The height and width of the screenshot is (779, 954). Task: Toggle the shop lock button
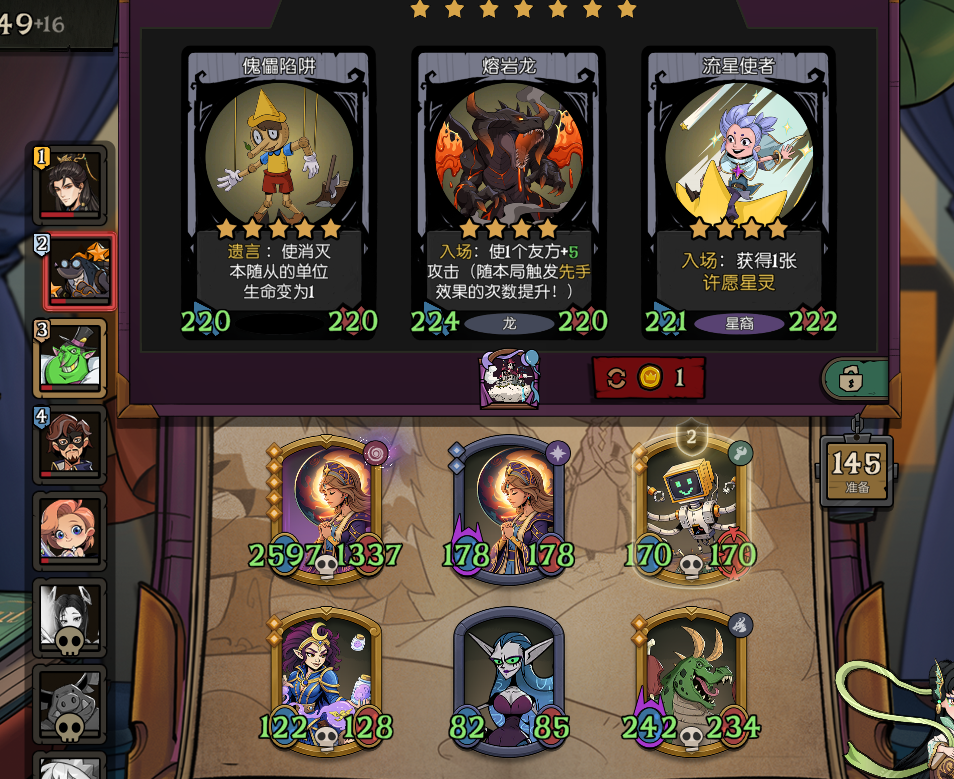coord(853,379)
